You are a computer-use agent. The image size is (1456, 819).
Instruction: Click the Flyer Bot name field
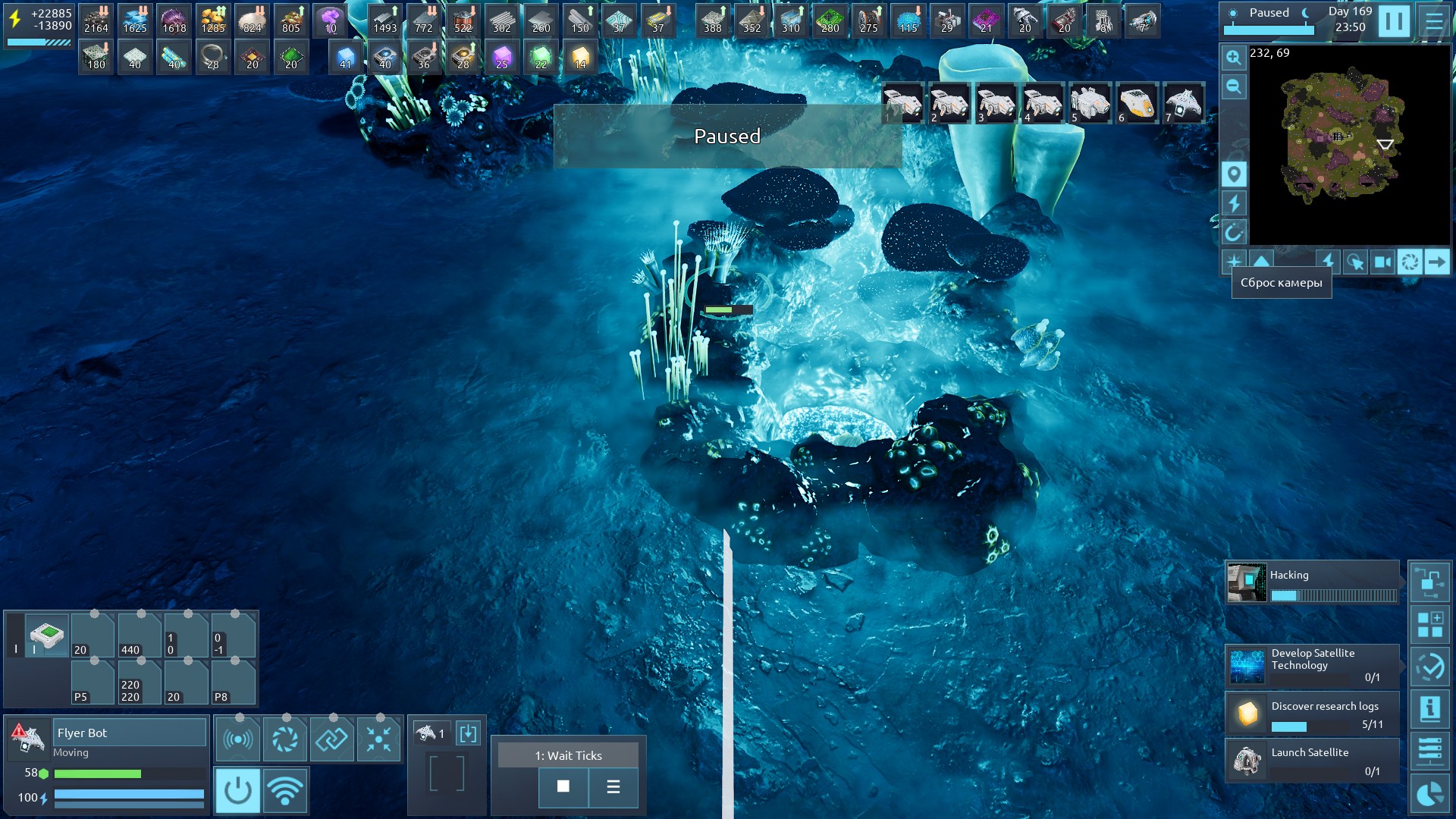[x=129, y=733]
